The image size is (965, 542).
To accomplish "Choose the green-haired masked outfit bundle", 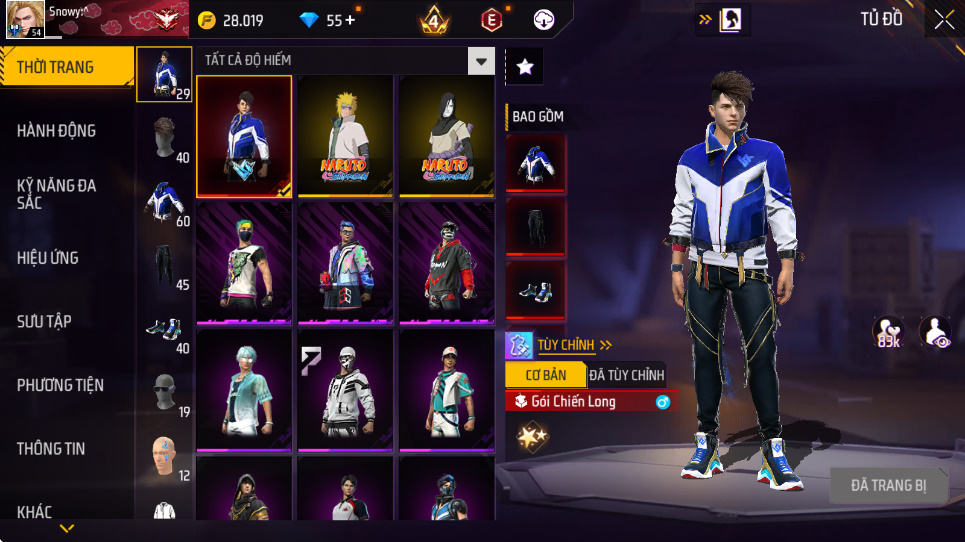I will coord(244,263).
